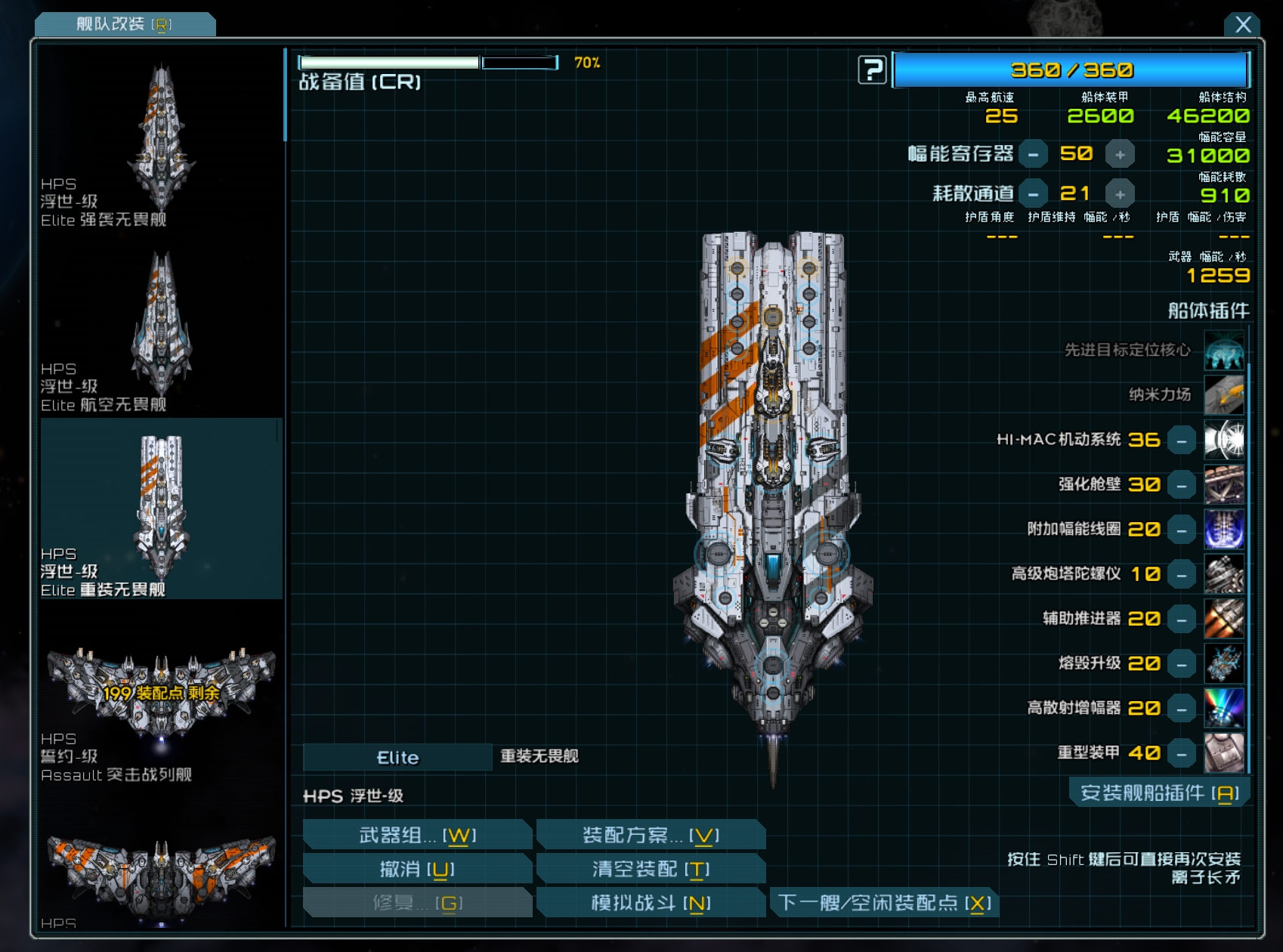
Task: Remove the 重型装甲 hull mod
Action: click(1181, 753)
